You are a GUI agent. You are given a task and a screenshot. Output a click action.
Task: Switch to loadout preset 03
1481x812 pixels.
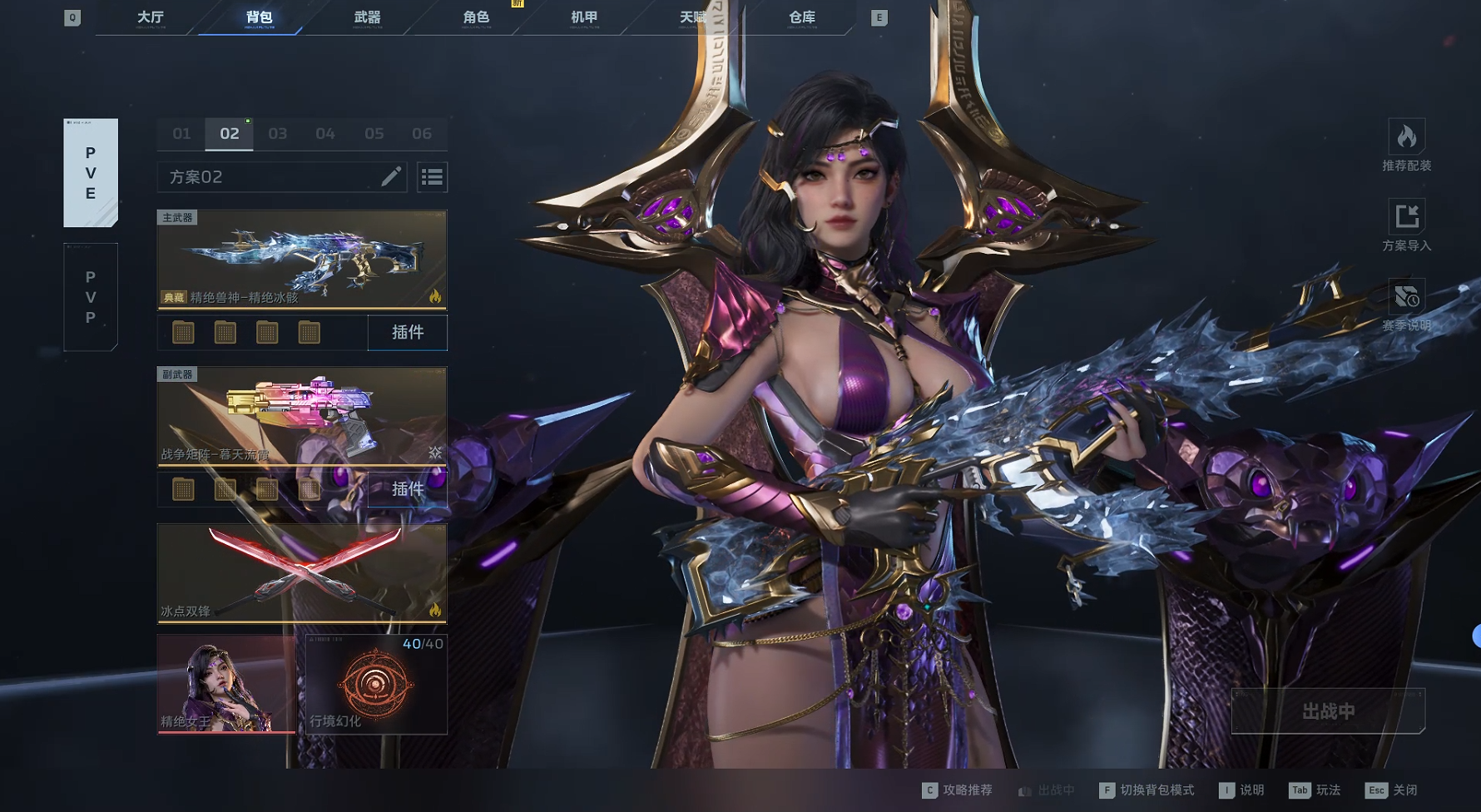[278, 133]
